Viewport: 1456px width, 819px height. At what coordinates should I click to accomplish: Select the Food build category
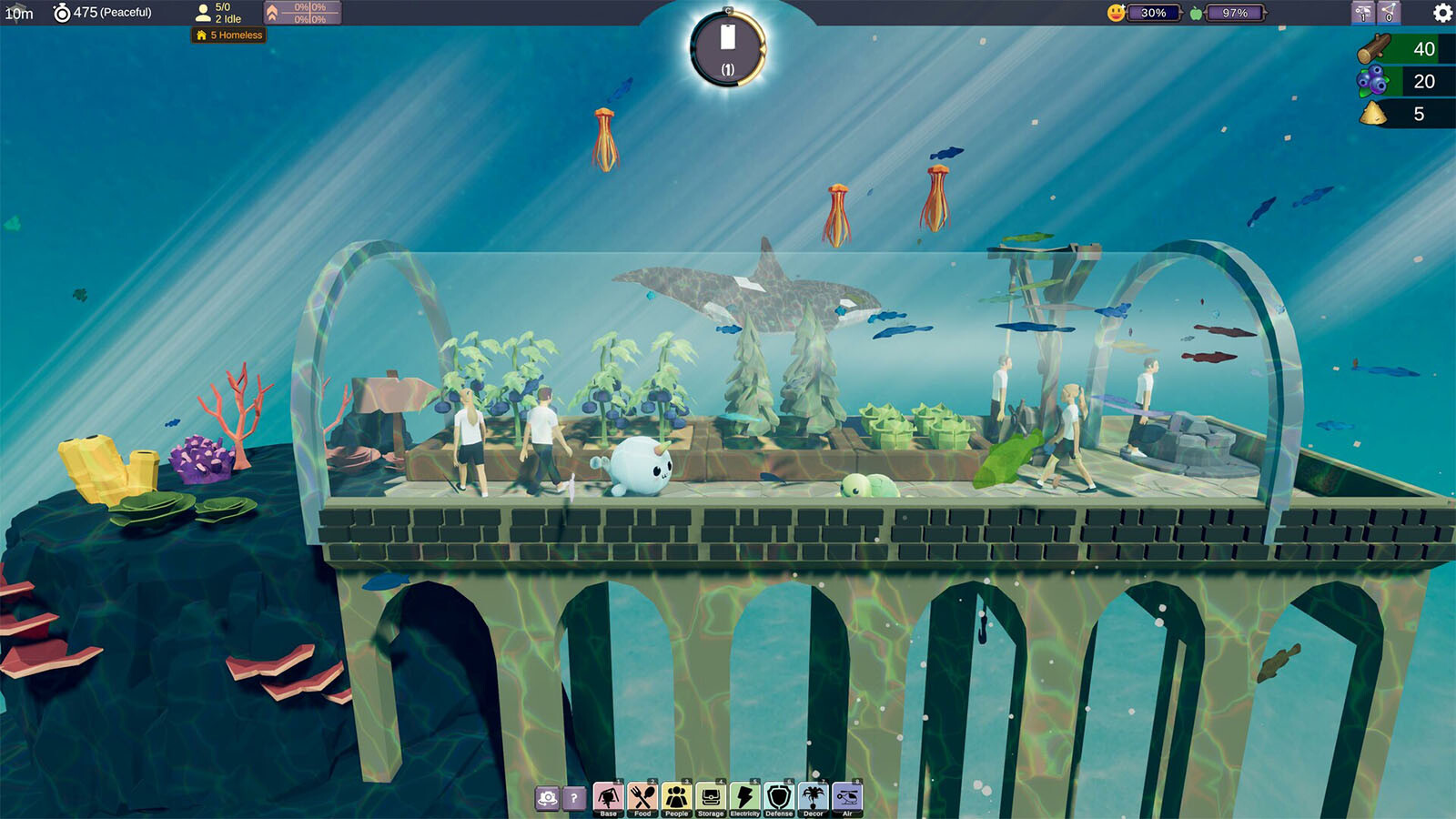(642, 798)
